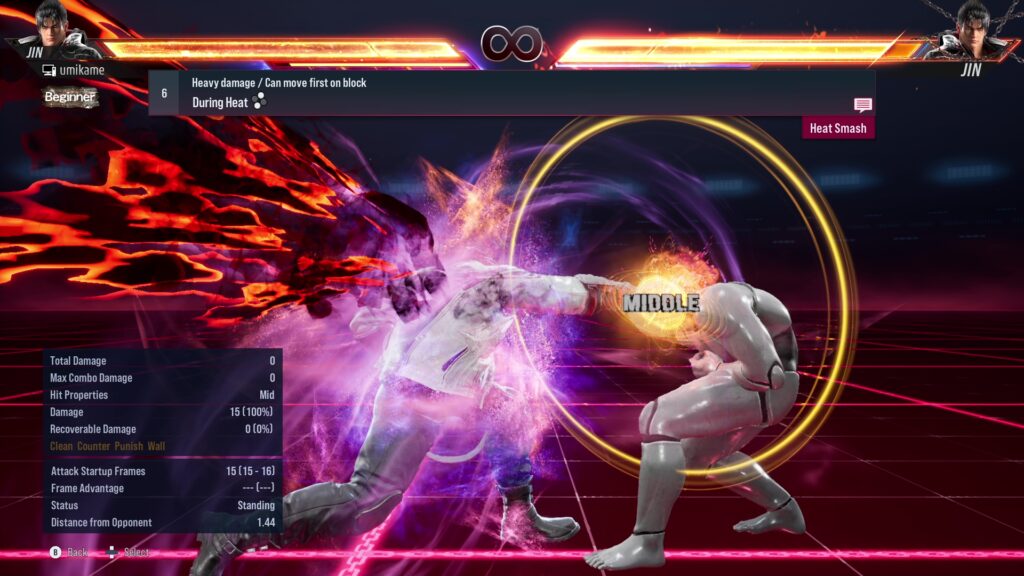
Task: Click the Back label in the bottom bar
Action: coord(78,552)
